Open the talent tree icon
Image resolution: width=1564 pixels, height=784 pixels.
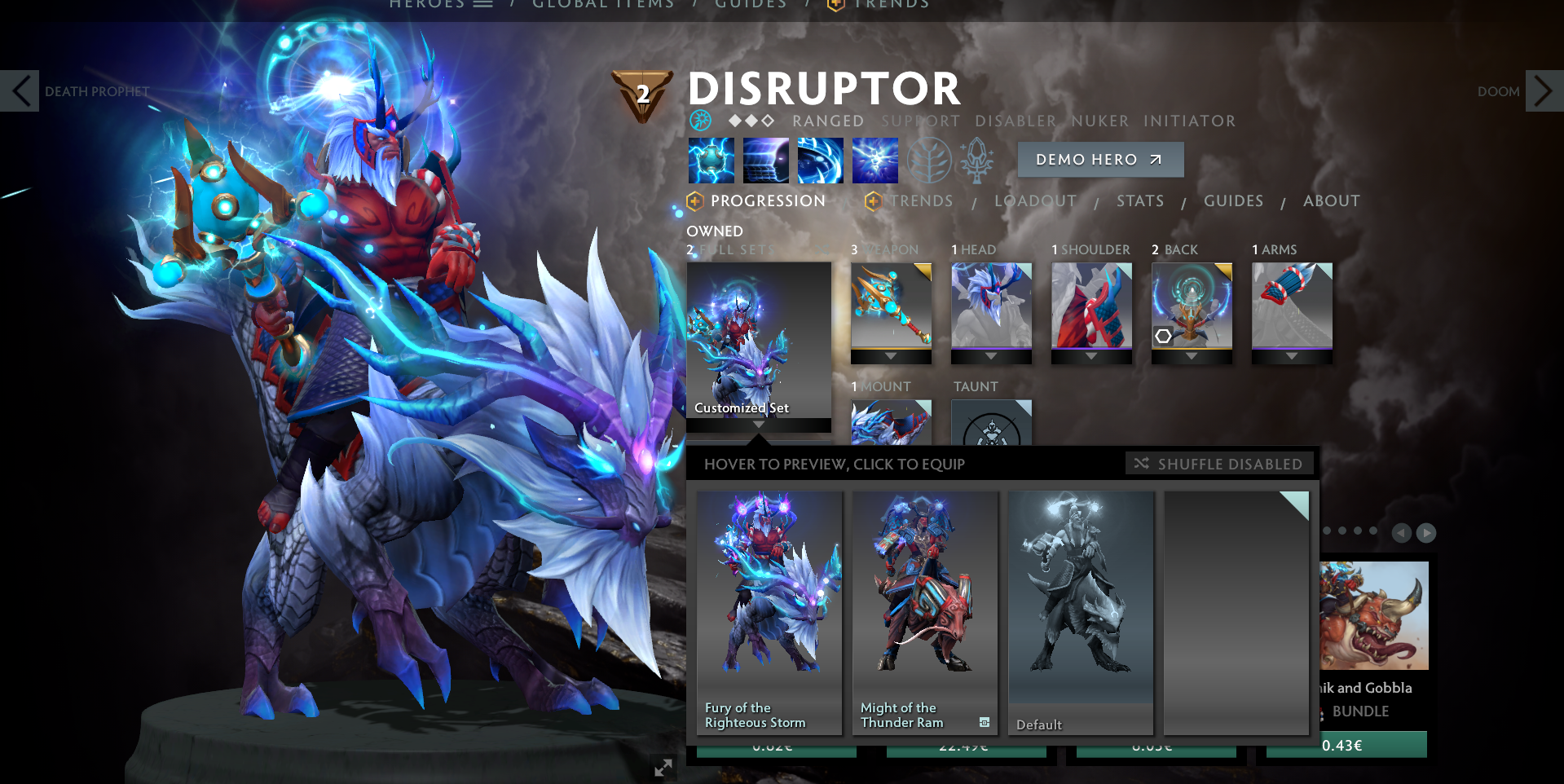pyautogui.click(x=930, y=160)
